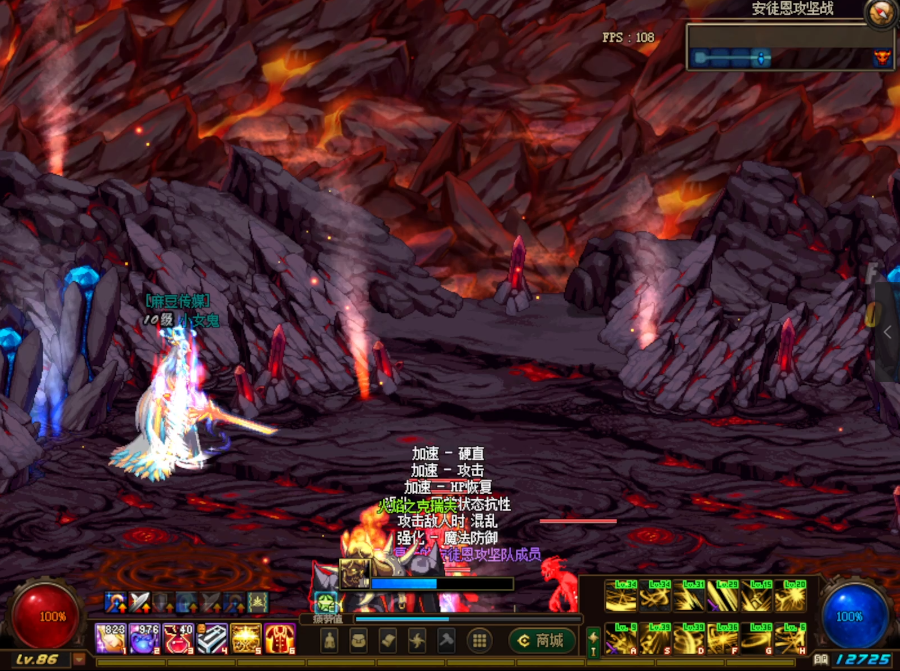The width and height of the screenshot is (900, 671).
Task: Use the Lv.36 skill on the F slot
Action: 723,637
